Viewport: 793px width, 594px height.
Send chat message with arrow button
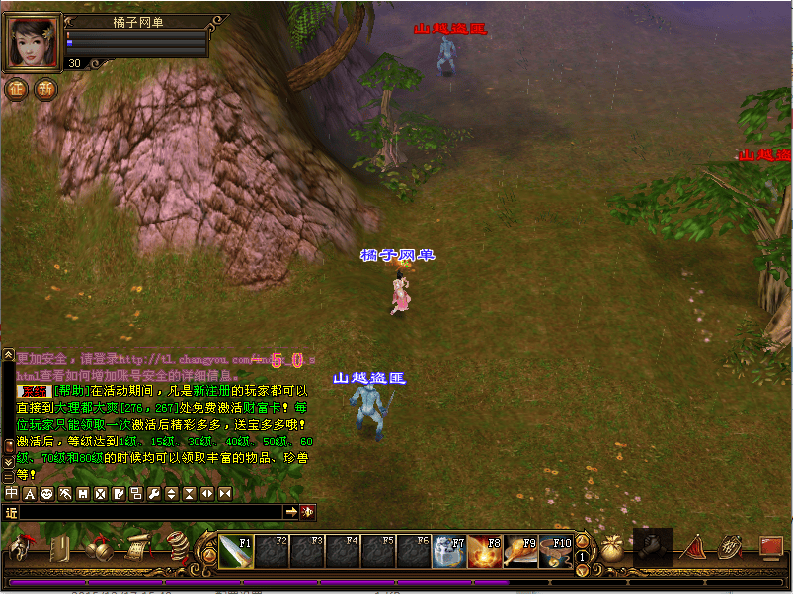(x=291, y=512)
